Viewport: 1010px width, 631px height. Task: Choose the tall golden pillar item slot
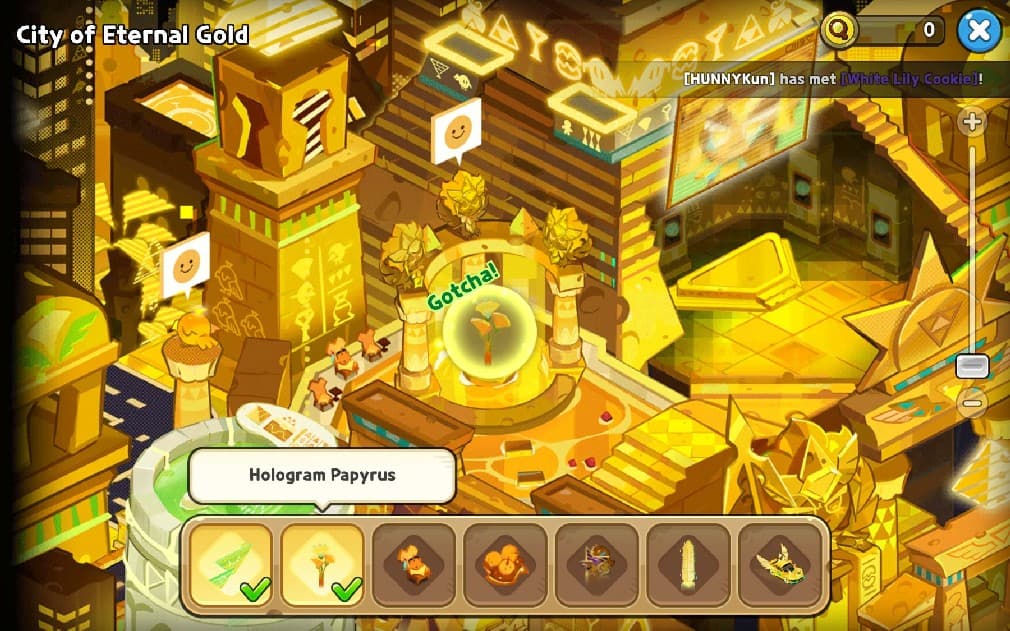(688, 565)
